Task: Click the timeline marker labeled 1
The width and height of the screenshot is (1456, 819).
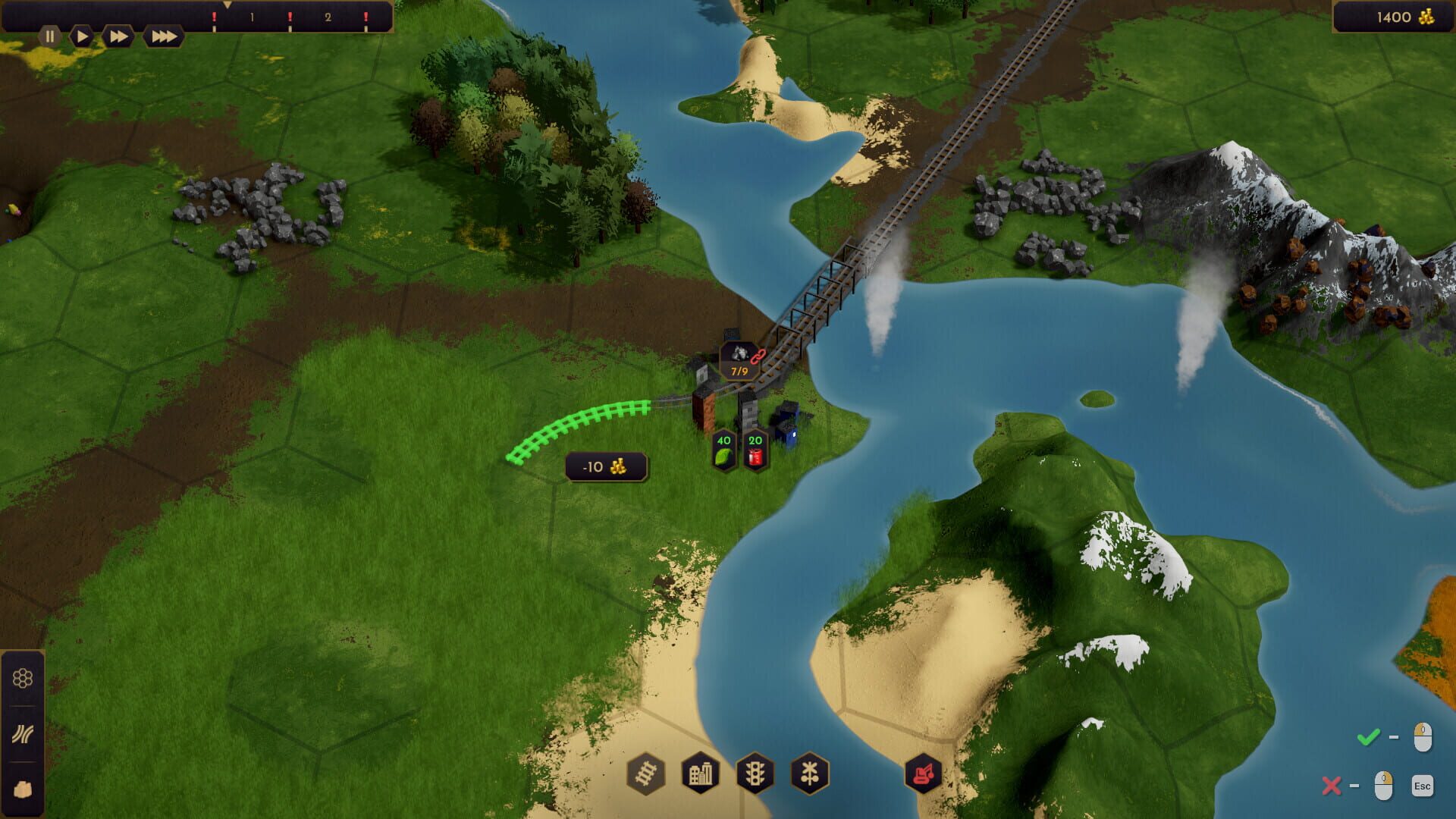Action: [251, 17]
